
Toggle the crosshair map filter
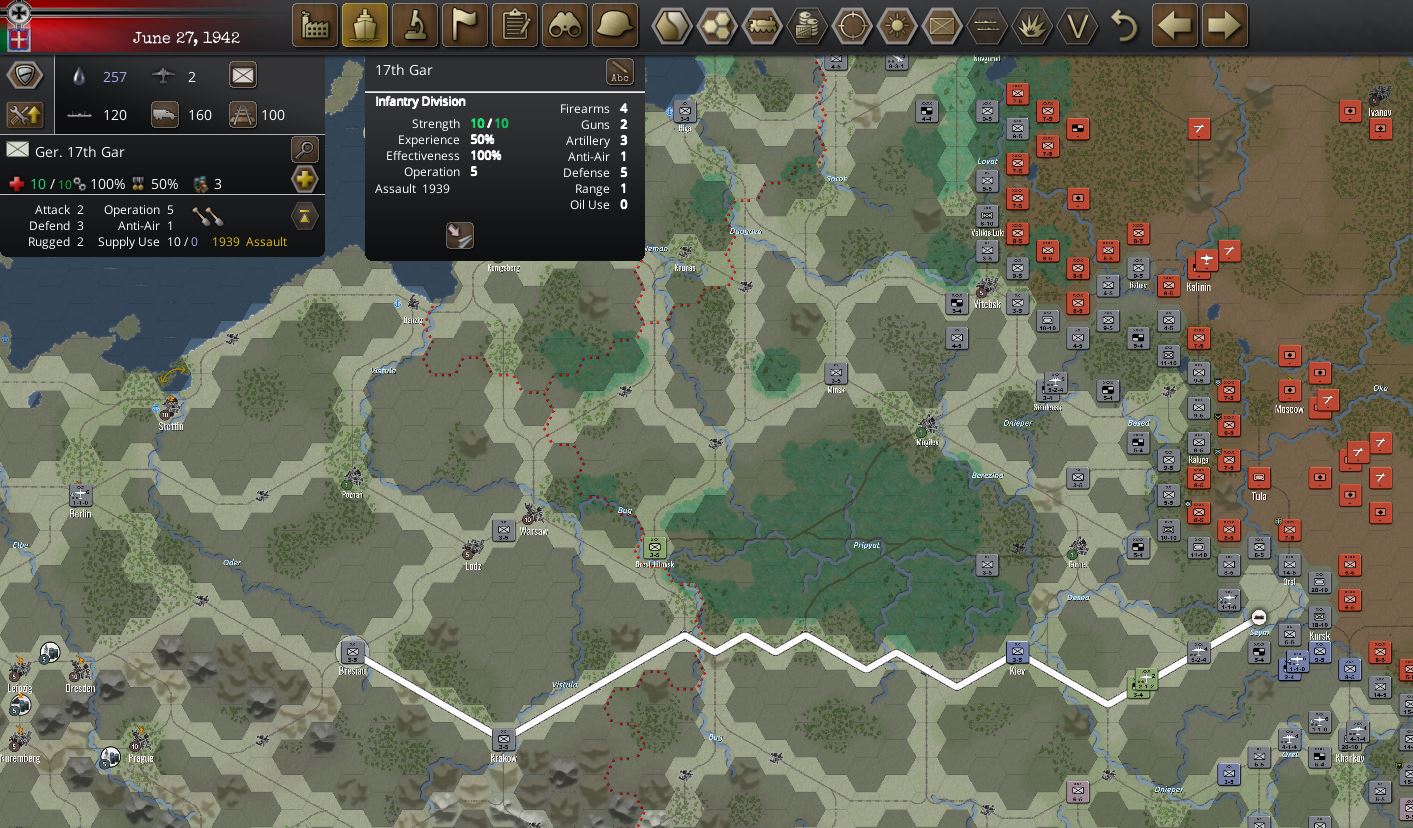(x=852, y=25)
